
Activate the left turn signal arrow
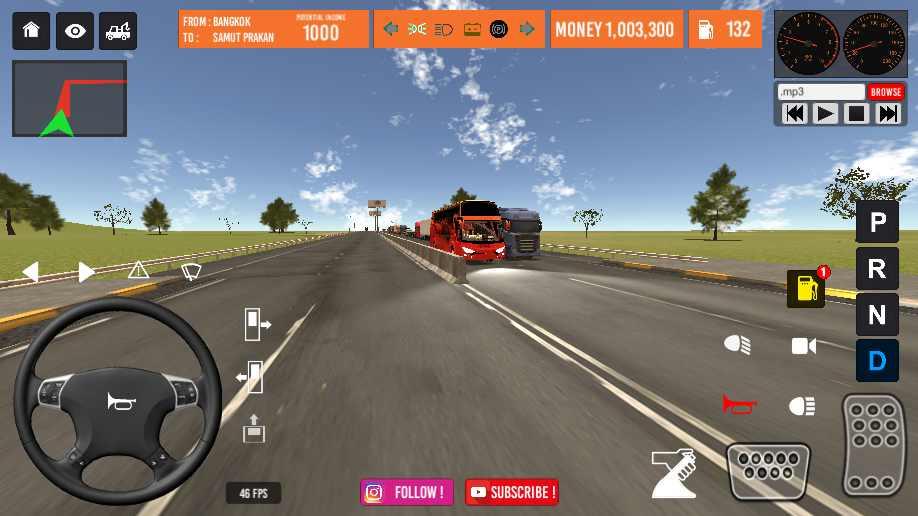coord(31,271)
